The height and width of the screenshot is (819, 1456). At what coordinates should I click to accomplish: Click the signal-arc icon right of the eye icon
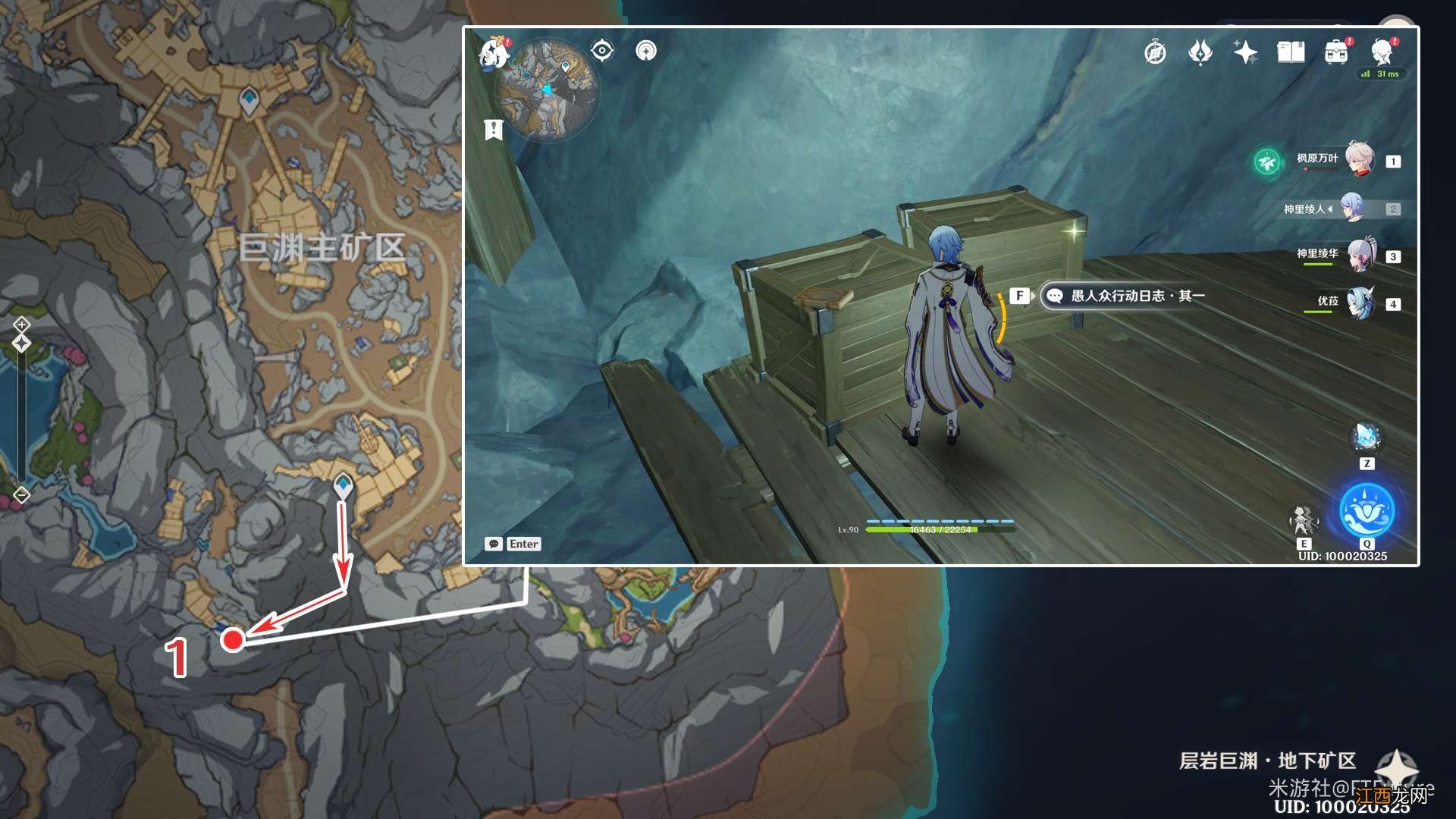point(646,51)
